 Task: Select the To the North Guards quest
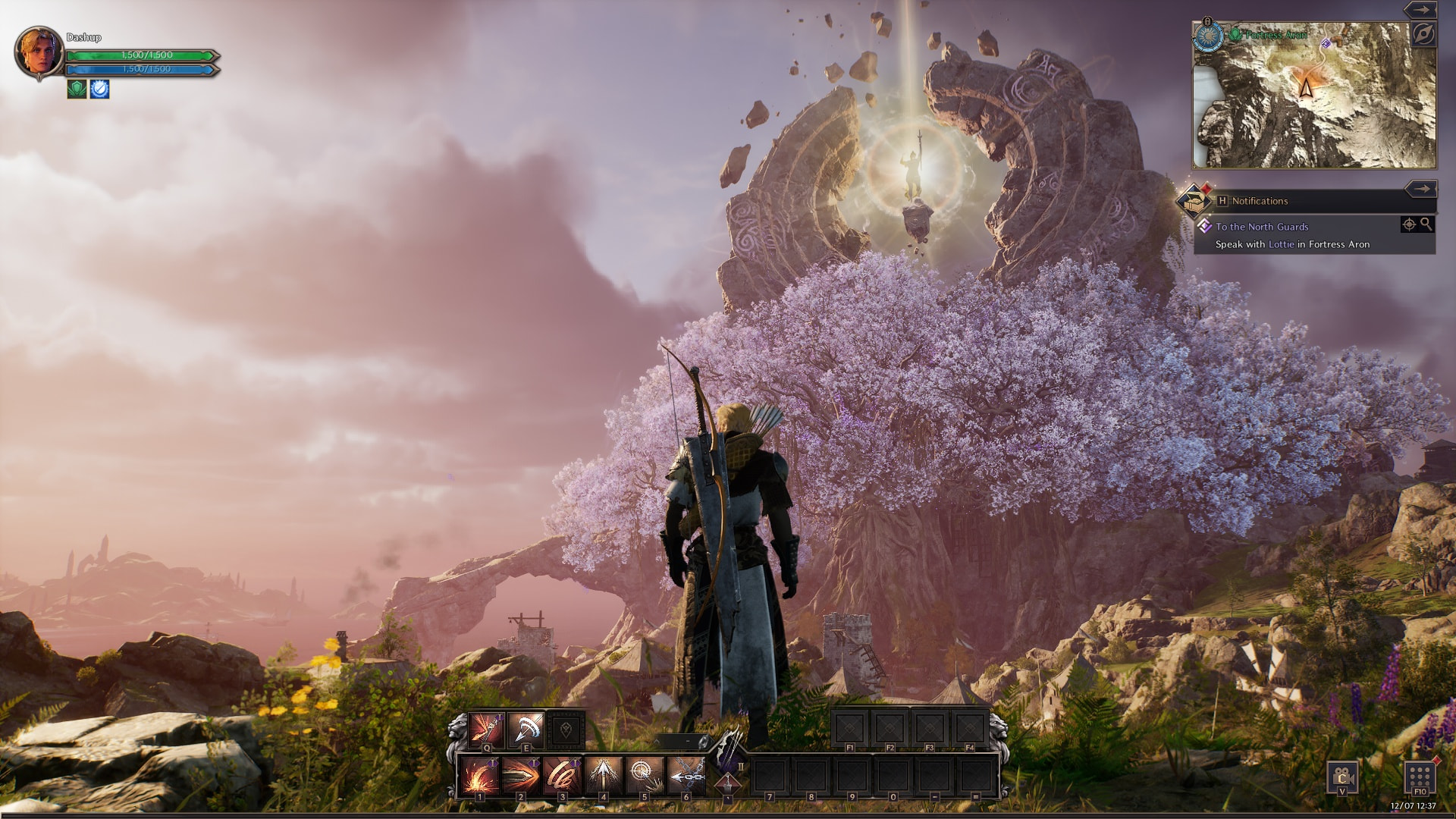[1262, 227]
